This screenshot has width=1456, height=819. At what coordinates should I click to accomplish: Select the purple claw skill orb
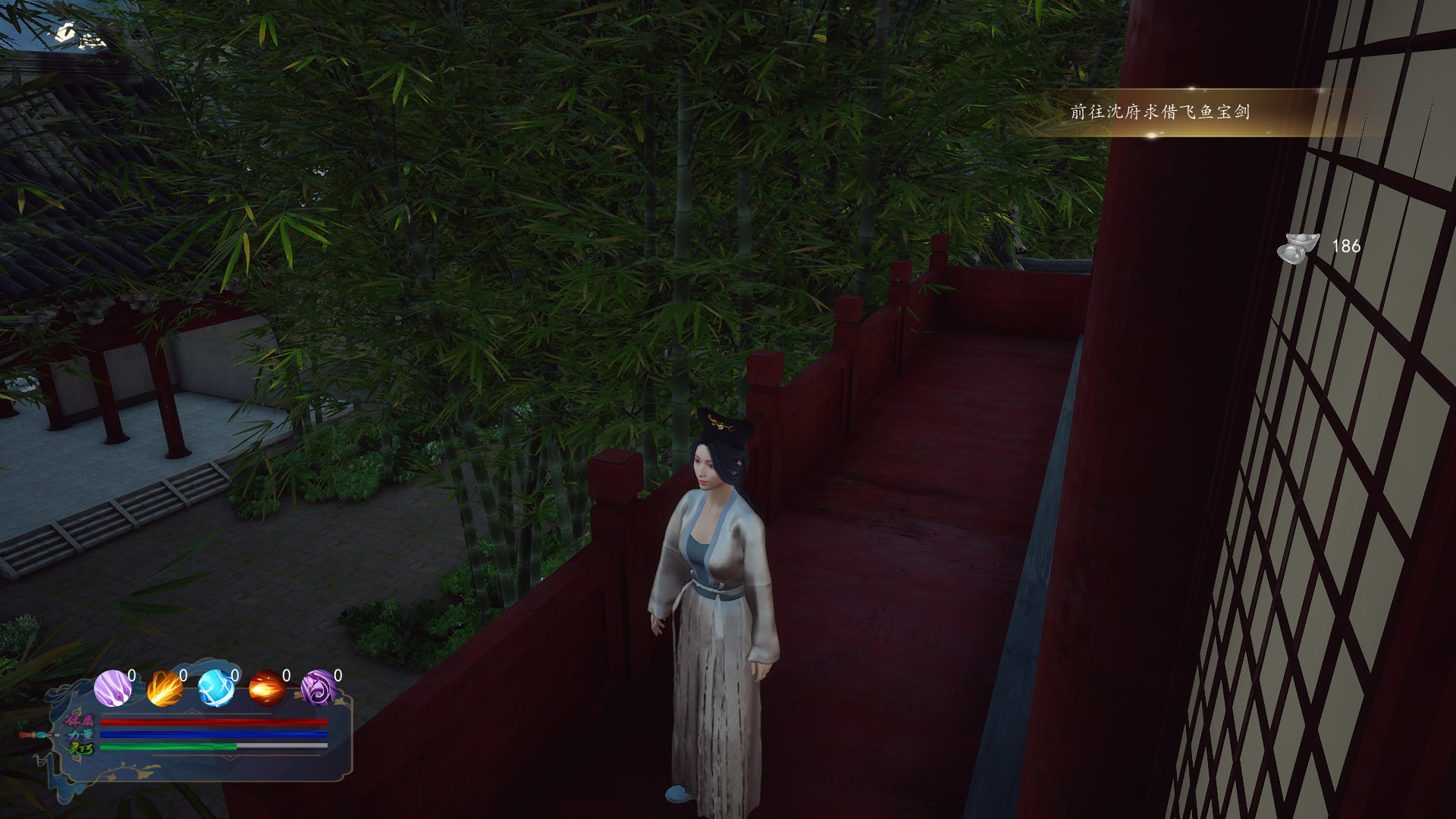(112, 687)
